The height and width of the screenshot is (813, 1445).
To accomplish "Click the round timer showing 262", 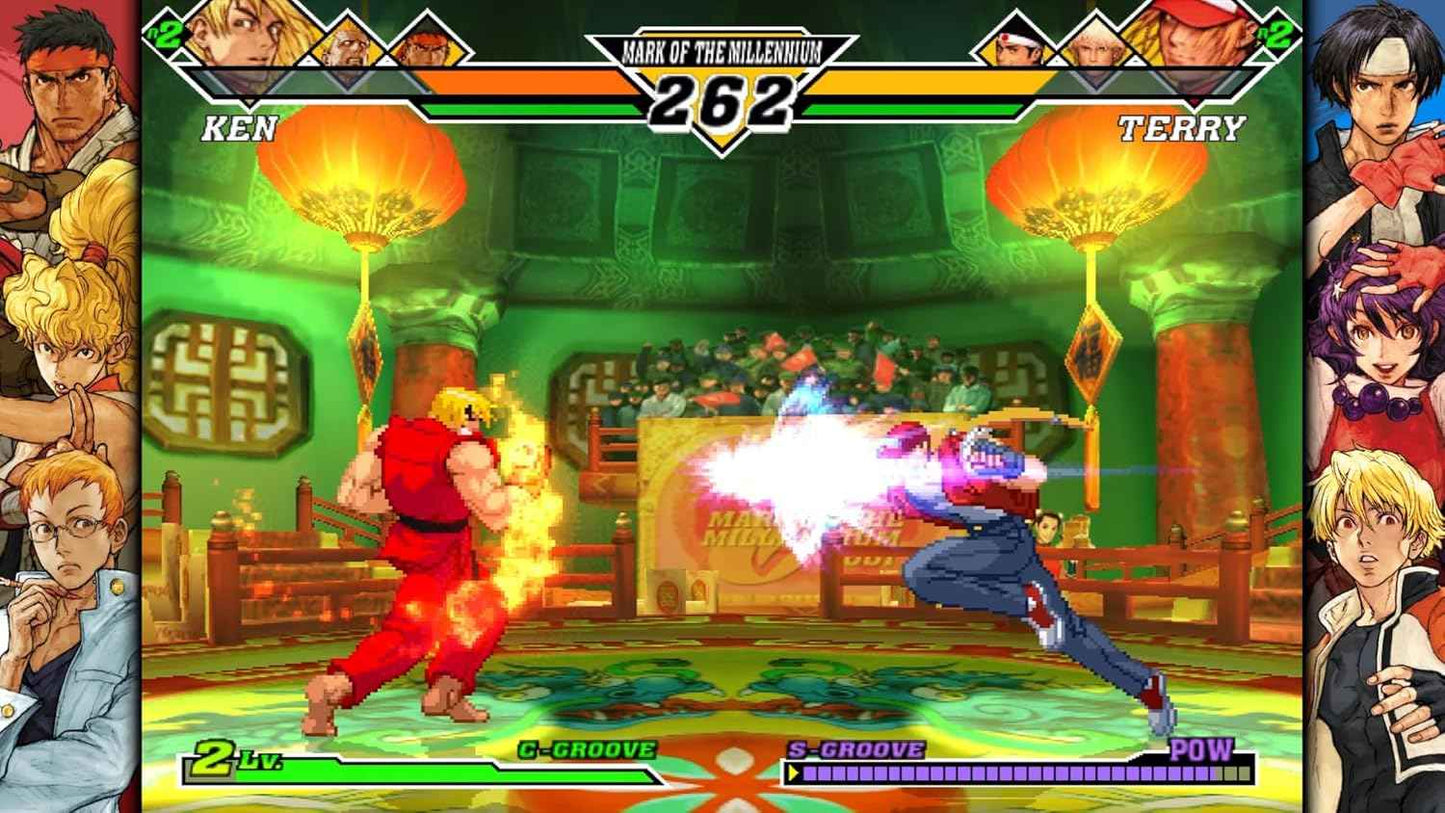I will pos(722,103).
